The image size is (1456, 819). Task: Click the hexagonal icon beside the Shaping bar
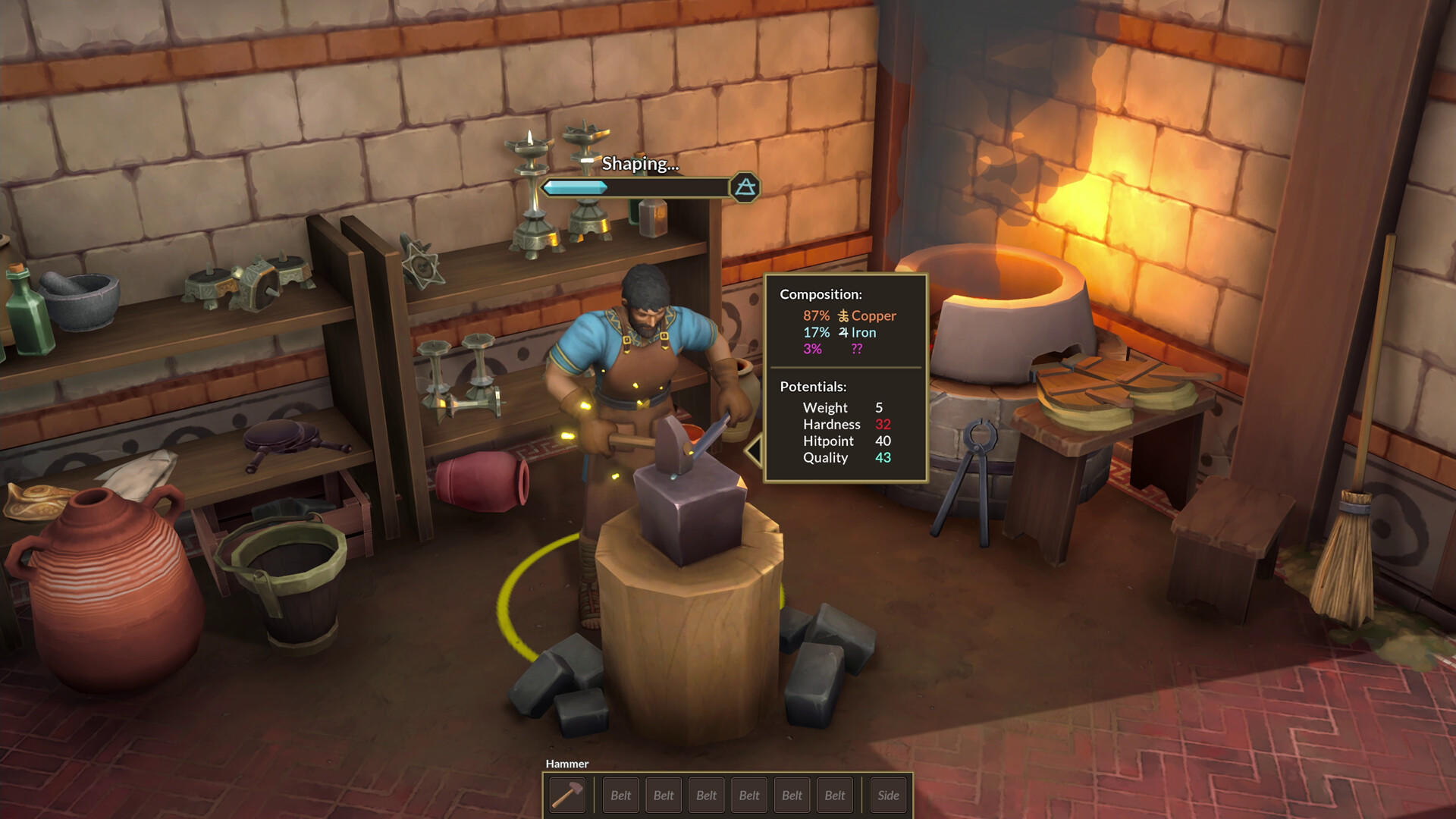click(x=745, y=187)
